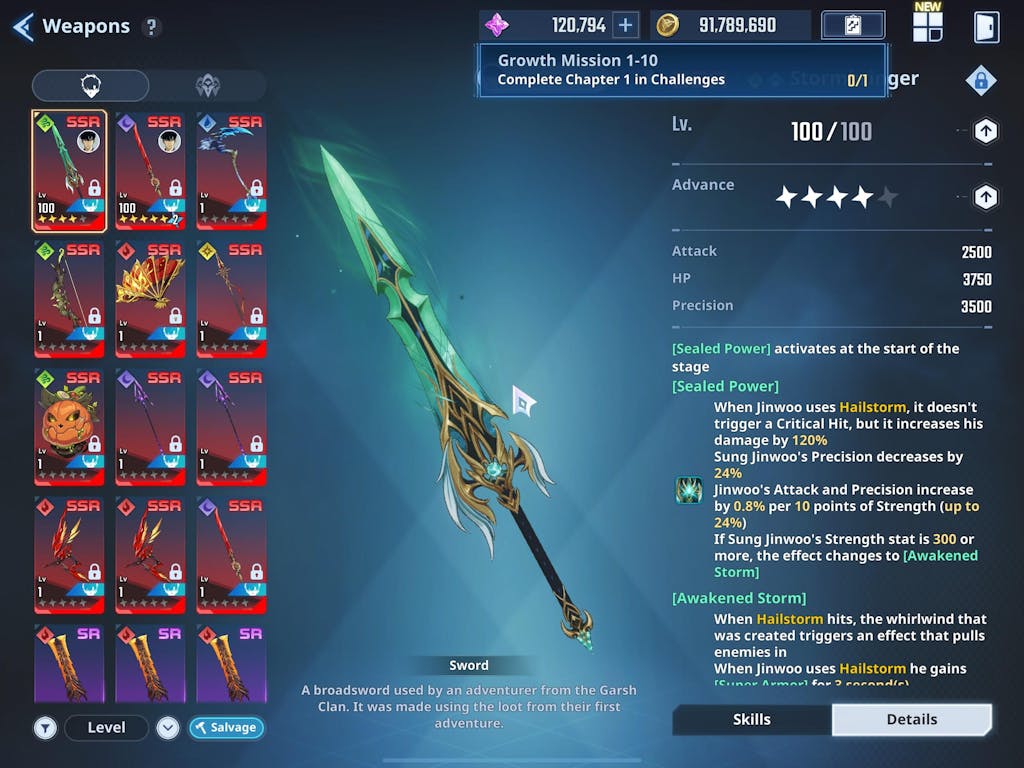This screenshot has width=1024, height=768.
Task: Switch to the Details tab
Action: (x=911, y=719)
